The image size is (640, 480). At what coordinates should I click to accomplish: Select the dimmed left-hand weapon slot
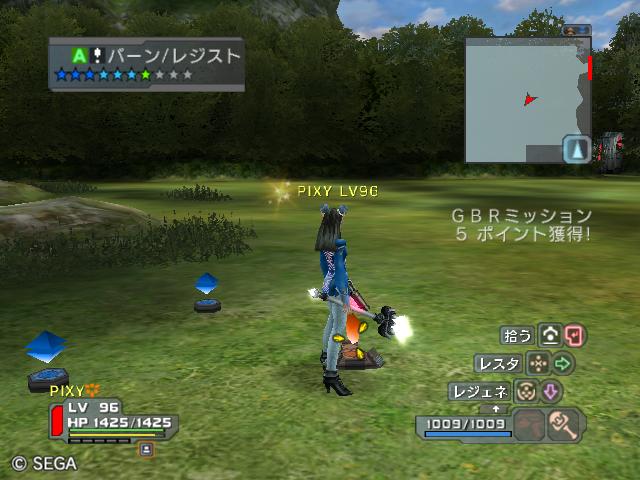(x=530, y=425)
